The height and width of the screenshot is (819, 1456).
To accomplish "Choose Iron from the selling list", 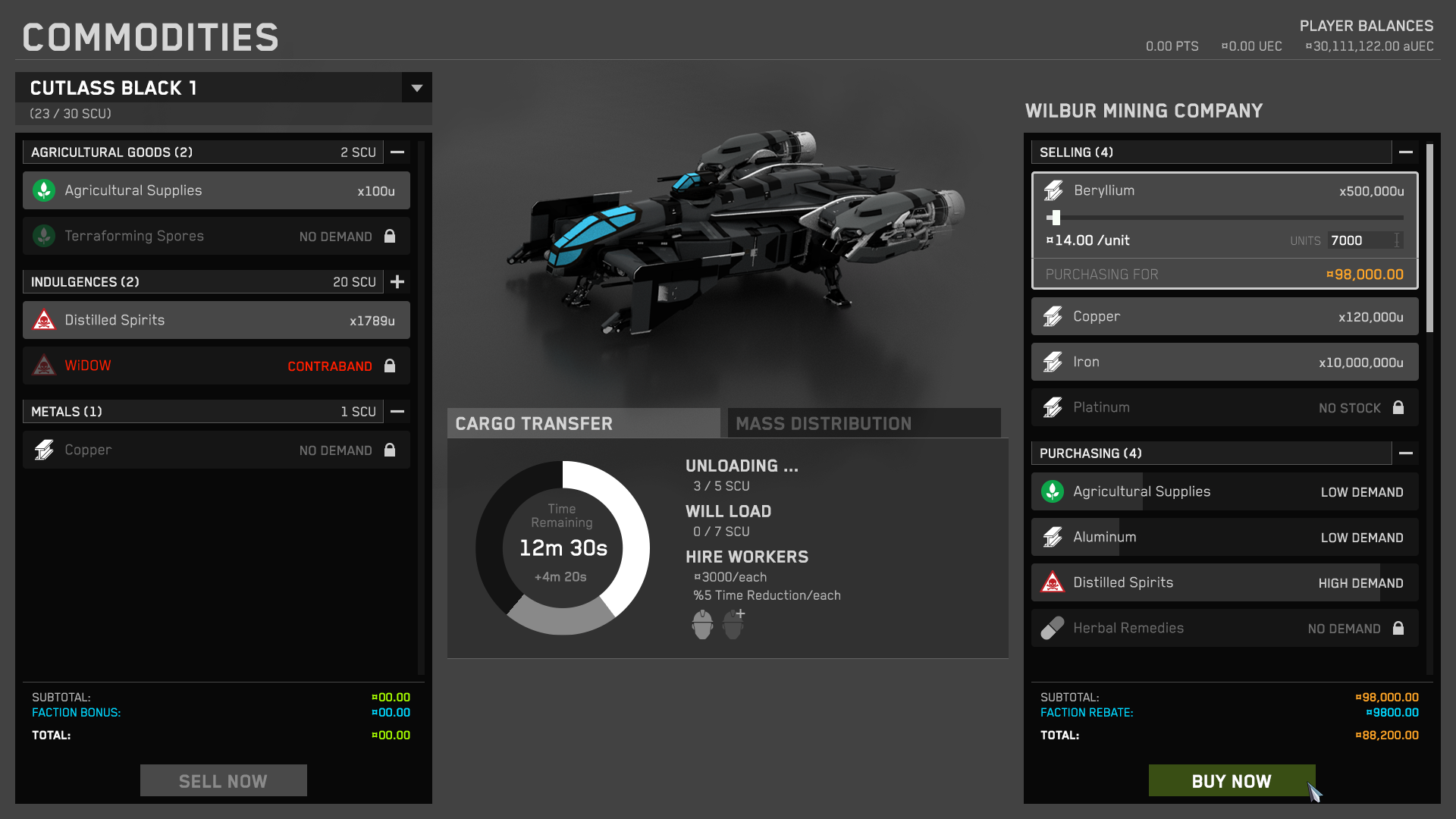I will (1224, 362).
